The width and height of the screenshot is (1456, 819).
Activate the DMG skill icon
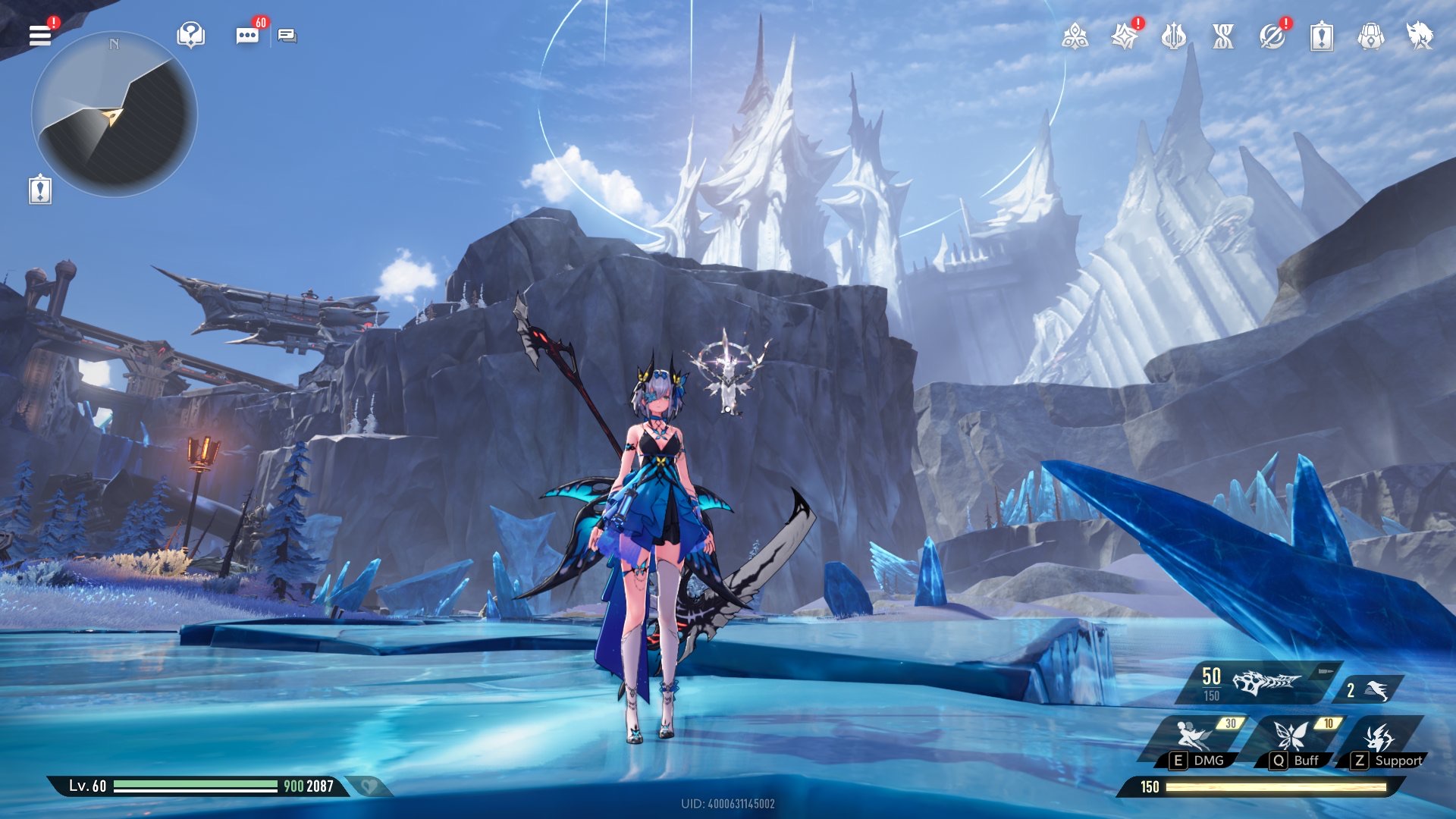point(1194,739)
